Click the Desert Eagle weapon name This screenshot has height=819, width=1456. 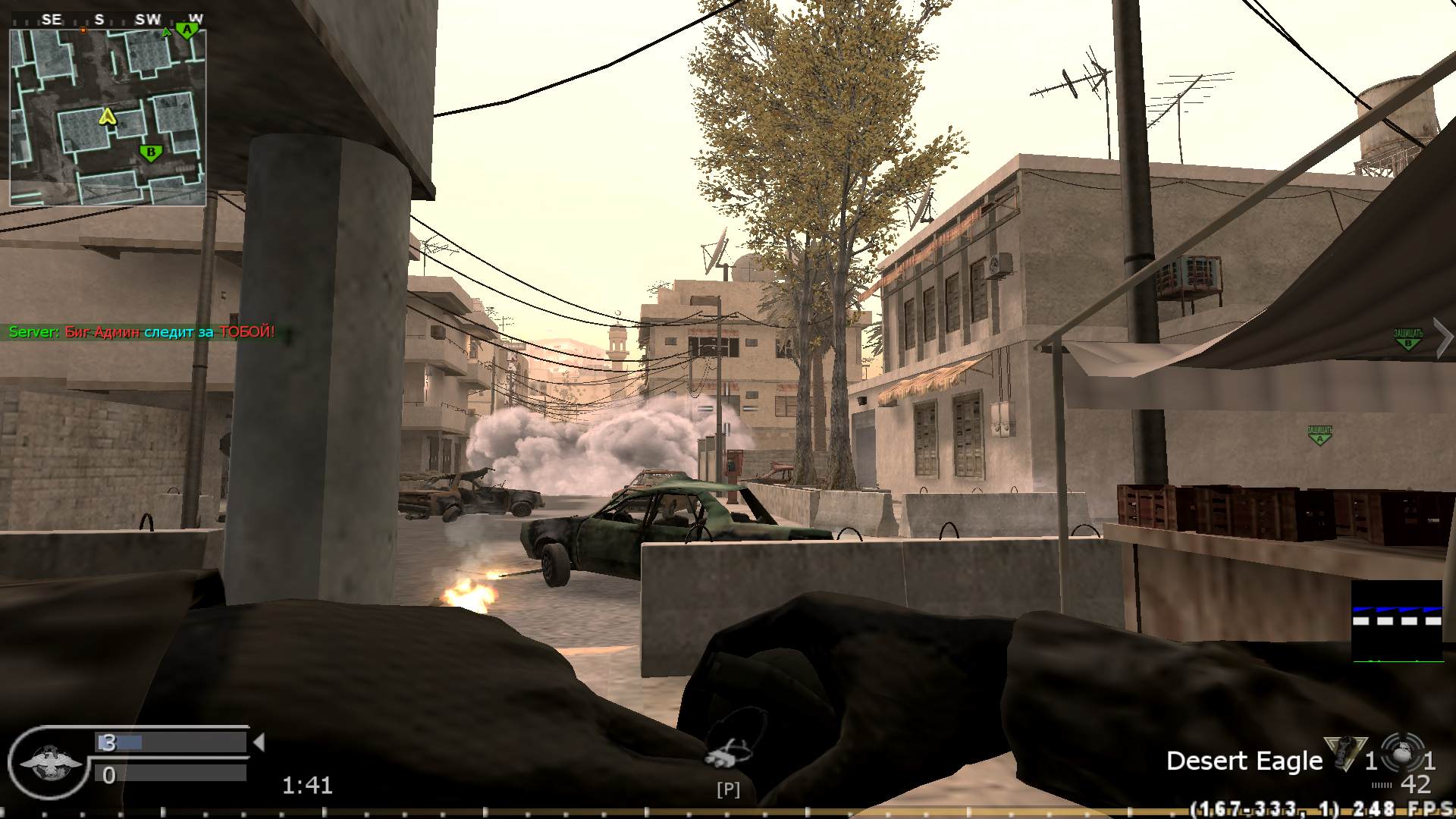pos(1244,761)
